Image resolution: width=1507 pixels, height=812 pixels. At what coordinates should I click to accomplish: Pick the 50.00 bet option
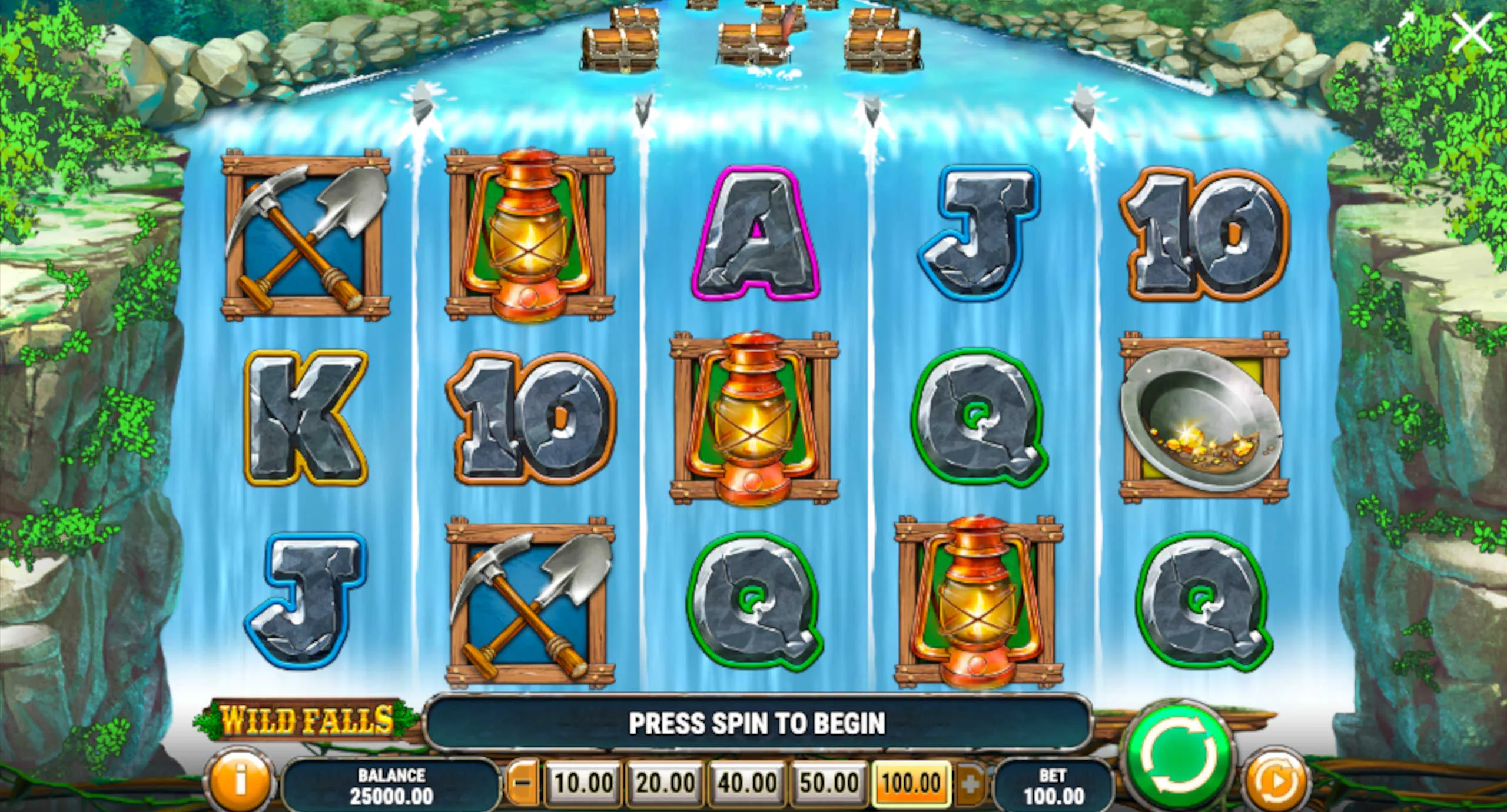tap(829, 783)
